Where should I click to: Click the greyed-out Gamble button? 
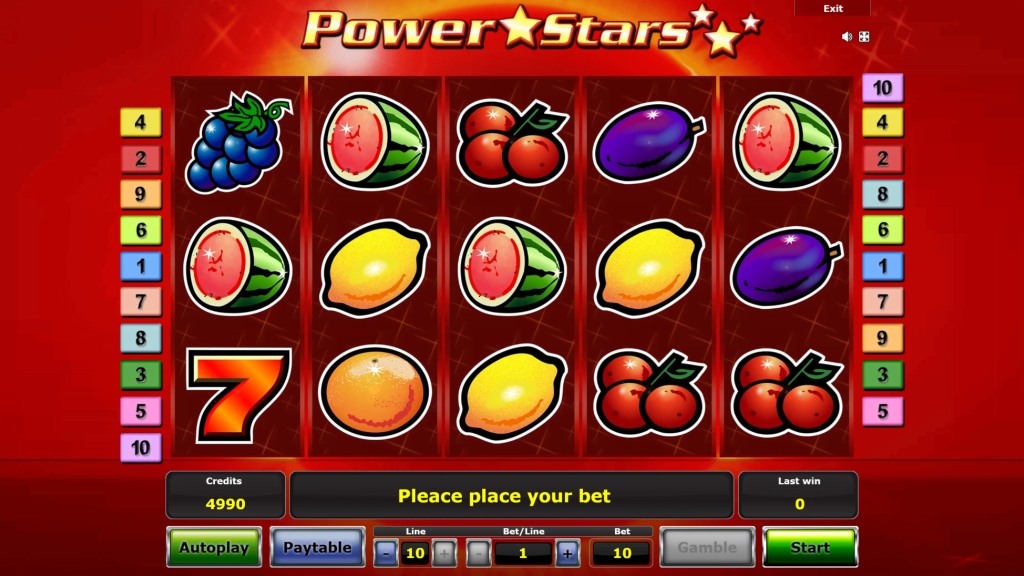click(x=707, y=547)
